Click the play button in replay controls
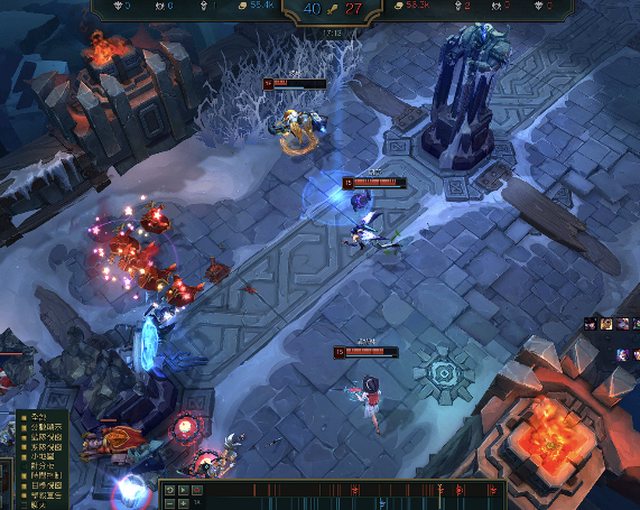Viewport: 640px width, 510px height. coord(183,490)
